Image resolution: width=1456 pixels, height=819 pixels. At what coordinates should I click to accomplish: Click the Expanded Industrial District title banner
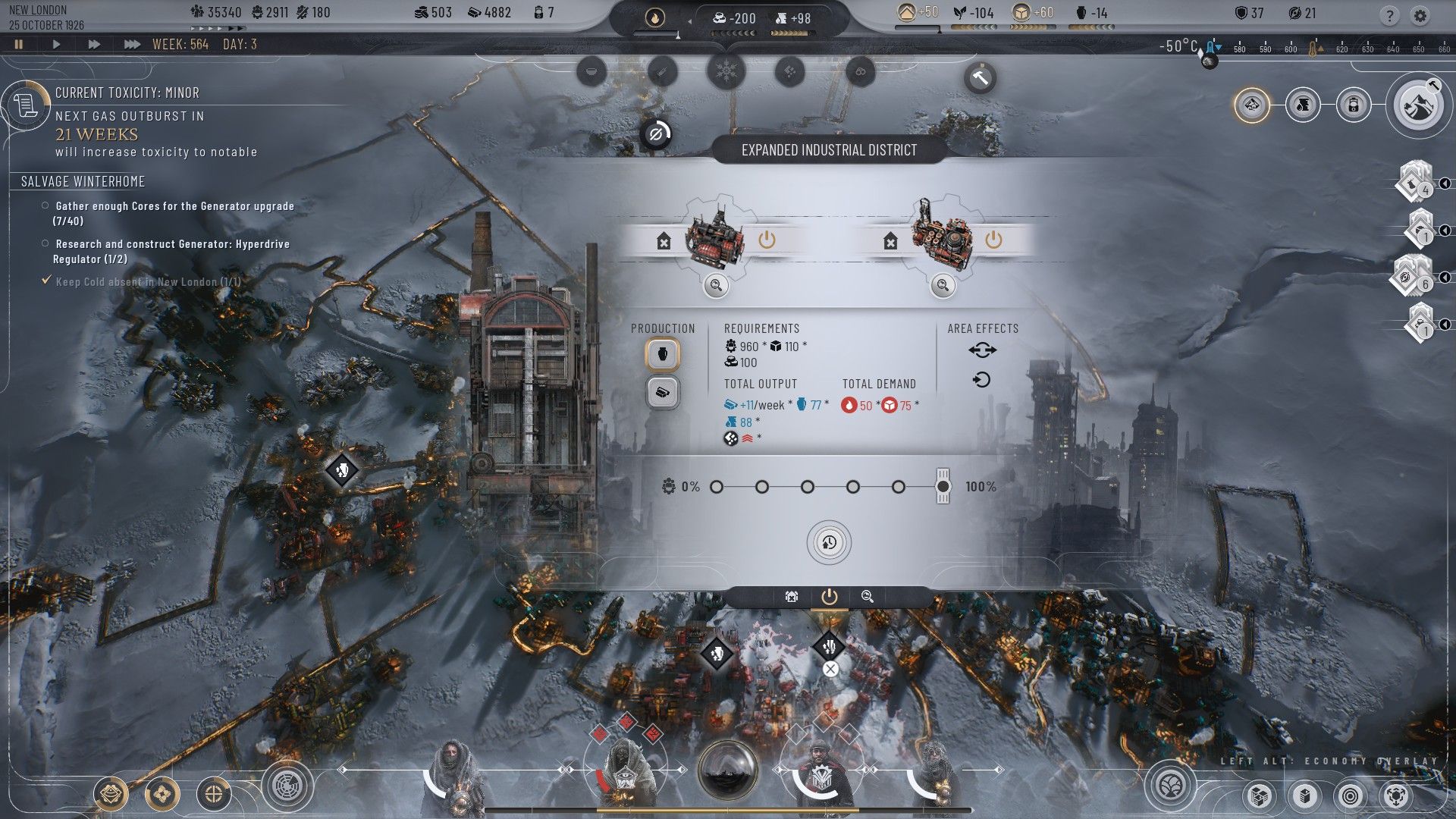[829, 150]
